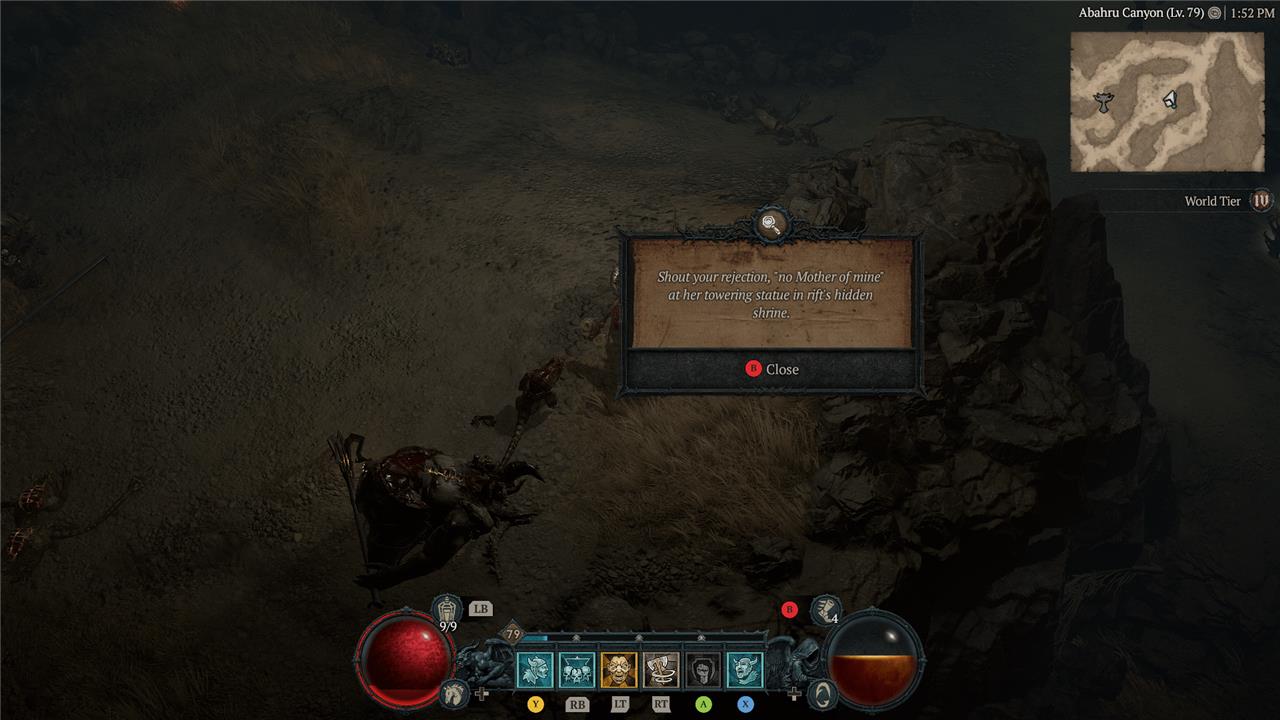Select the greyed-out fist shield skill

[703, 670]
